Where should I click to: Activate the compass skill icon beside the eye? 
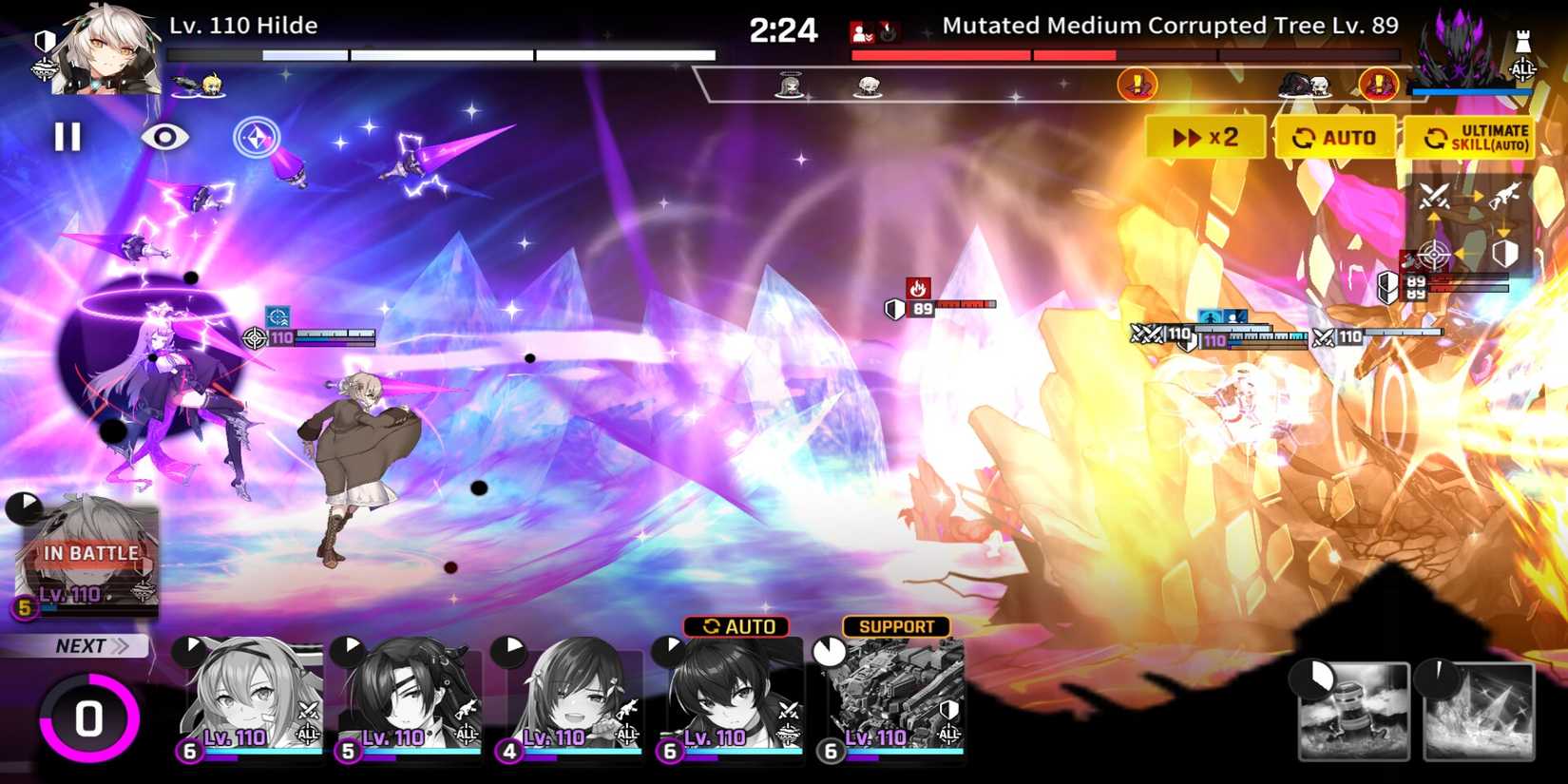tap(255, 139)
